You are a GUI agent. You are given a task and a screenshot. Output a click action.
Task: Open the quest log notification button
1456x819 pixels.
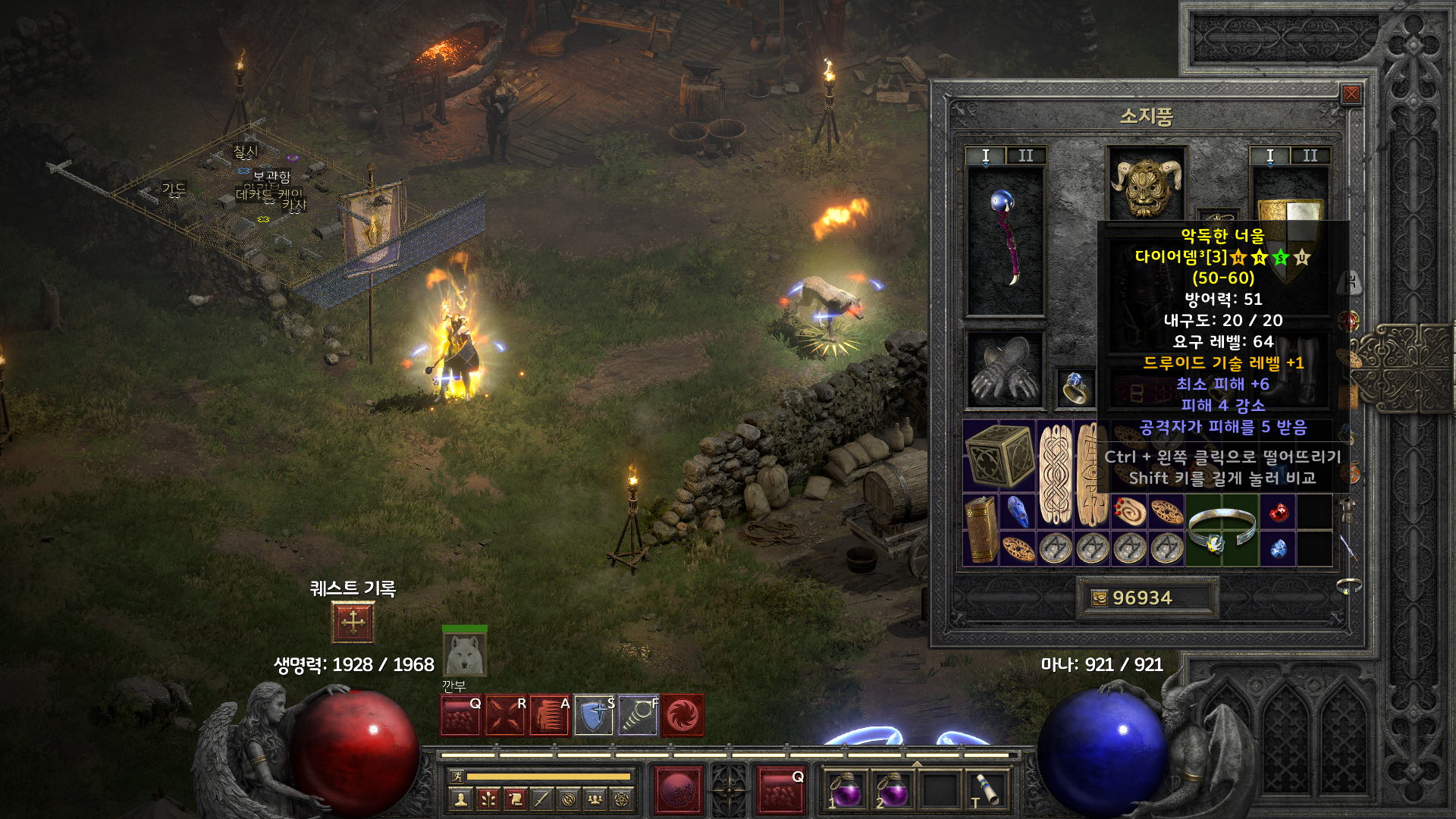(x=353, y=623)
